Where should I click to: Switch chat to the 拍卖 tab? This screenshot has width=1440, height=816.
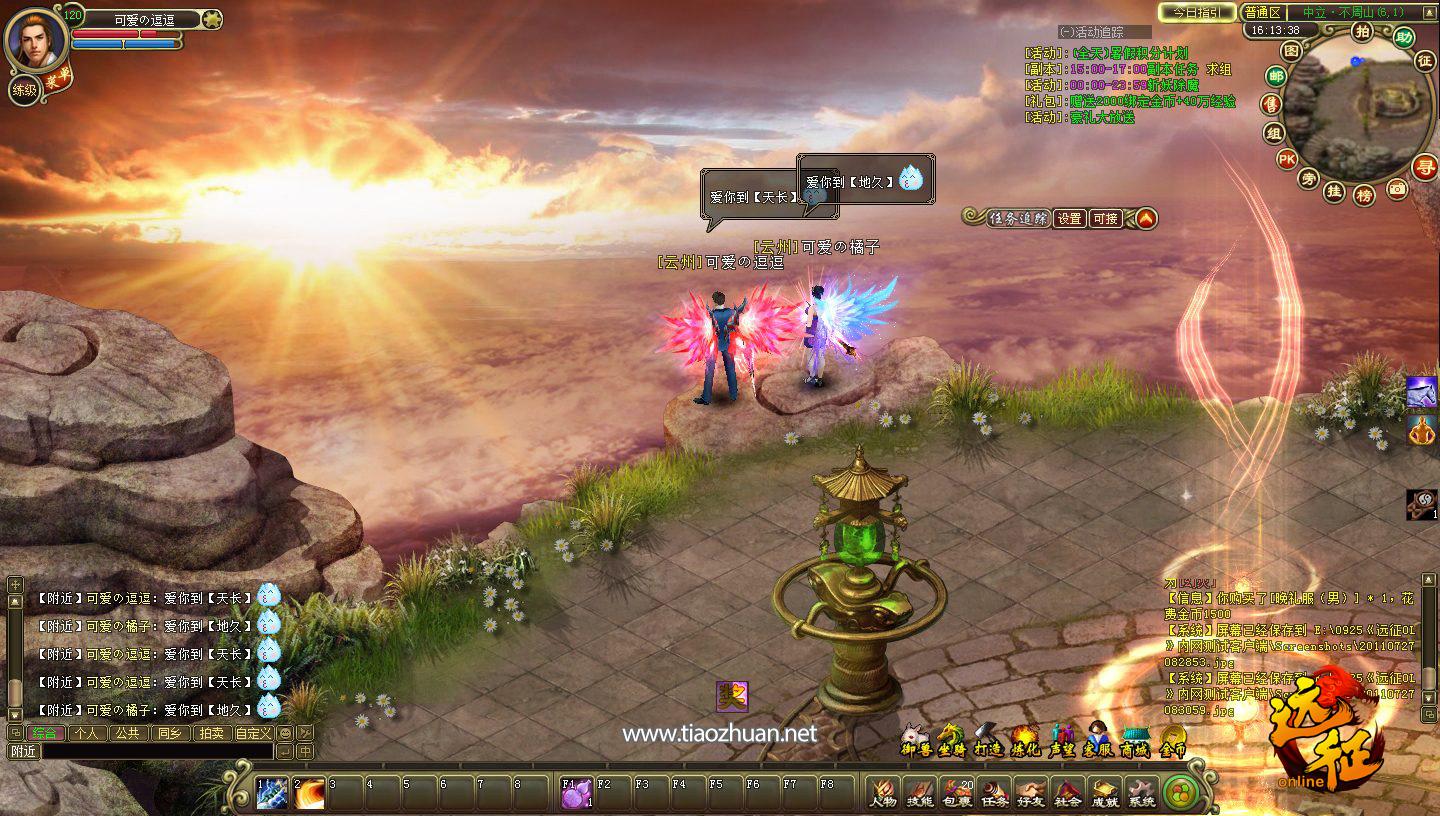click(x=211, y=733)
